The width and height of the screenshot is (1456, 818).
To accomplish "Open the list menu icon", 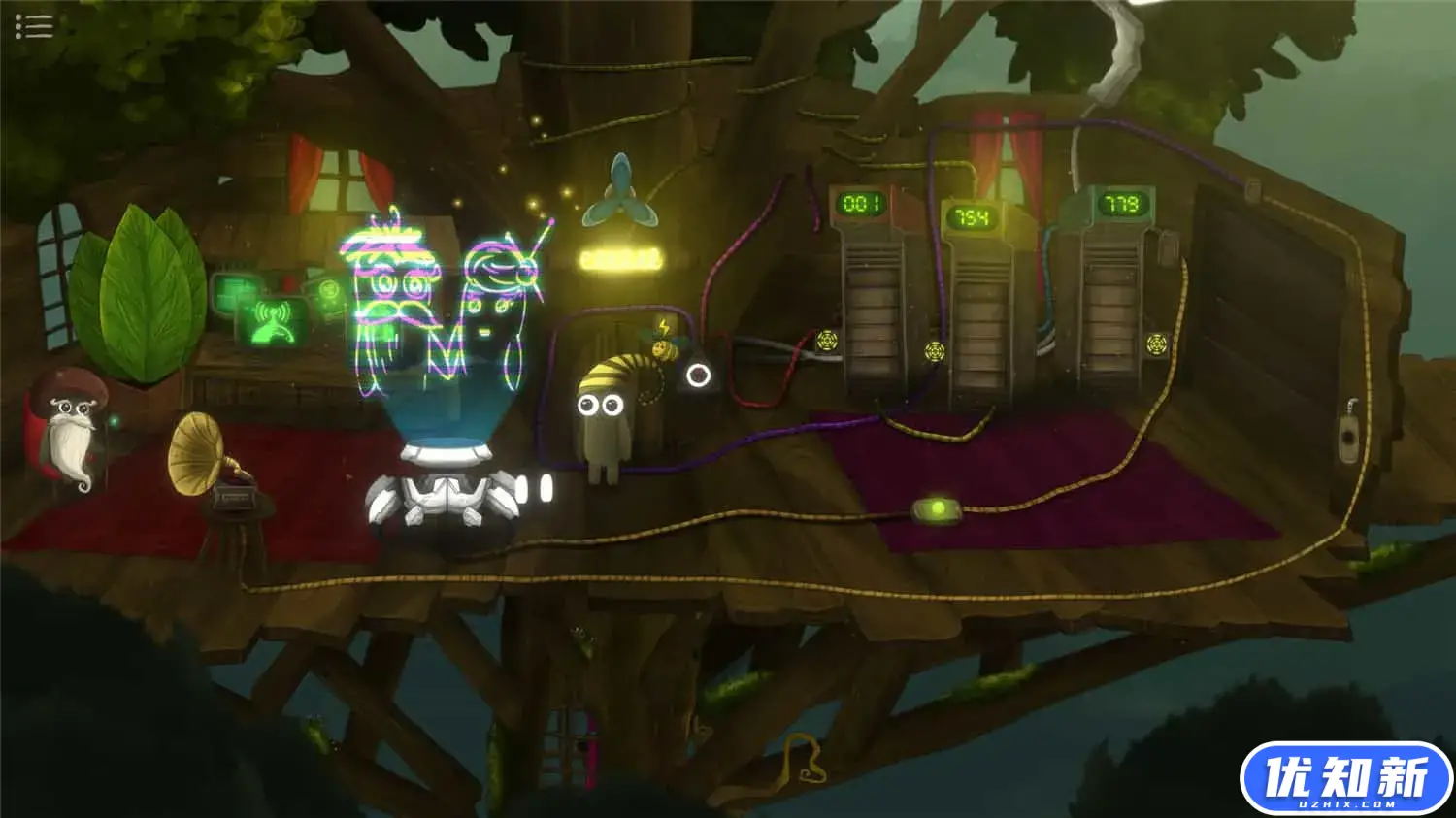I will tap(33, 26).
